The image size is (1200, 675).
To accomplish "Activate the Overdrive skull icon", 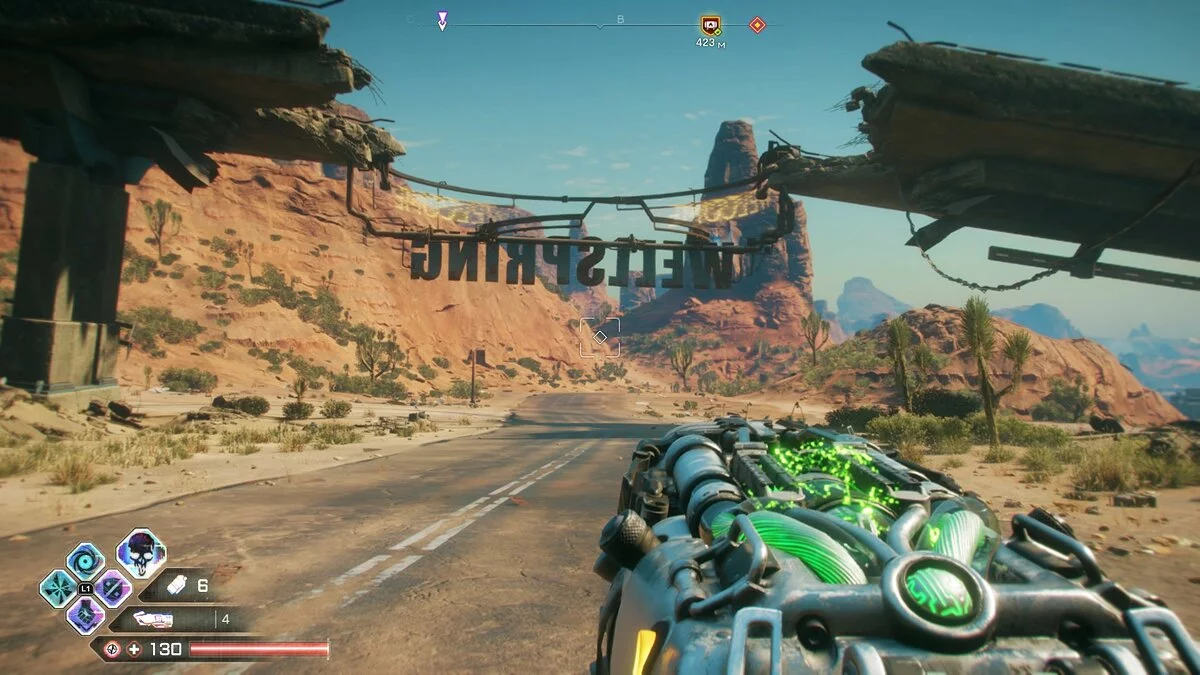I will pos(141,553).
